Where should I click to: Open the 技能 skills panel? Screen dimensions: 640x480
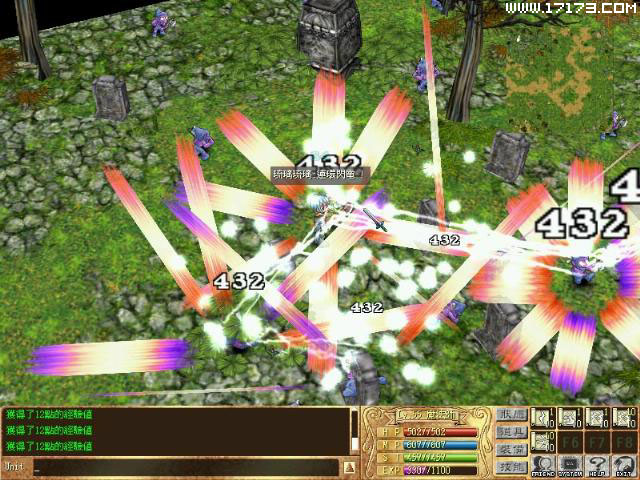click(x=509, y=466)
